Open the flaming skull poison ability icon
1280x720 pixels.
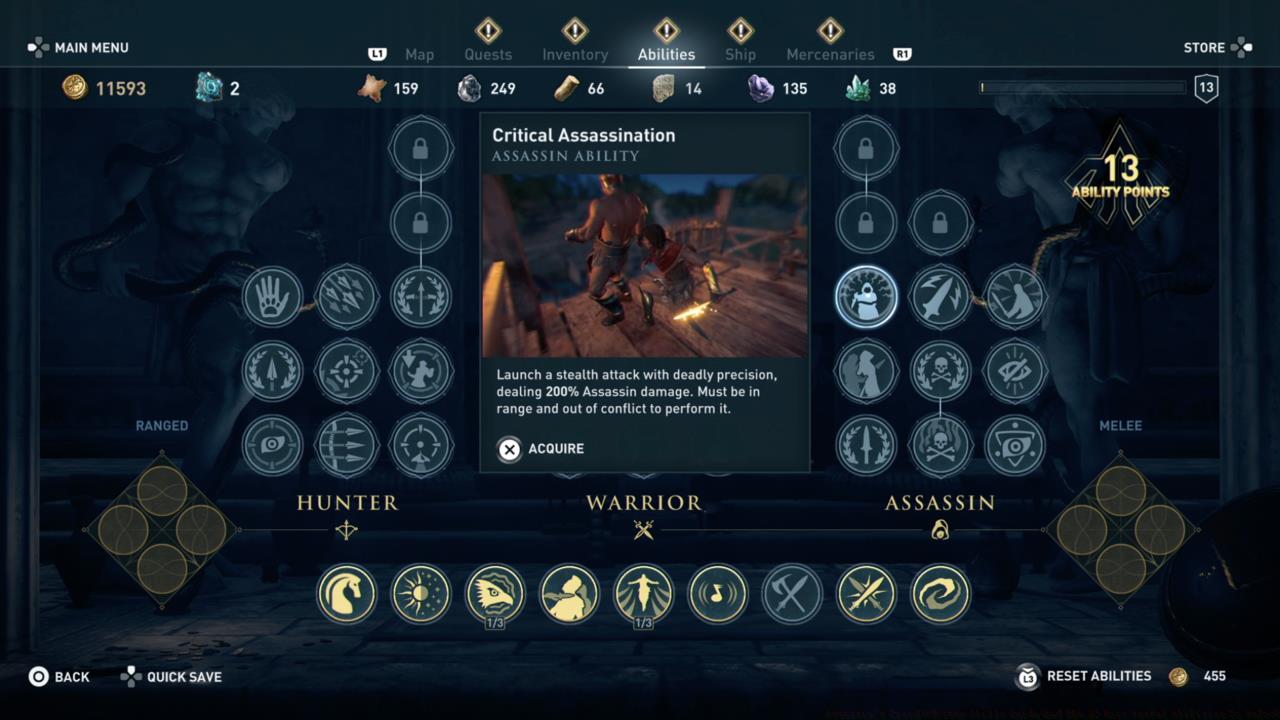940,446
